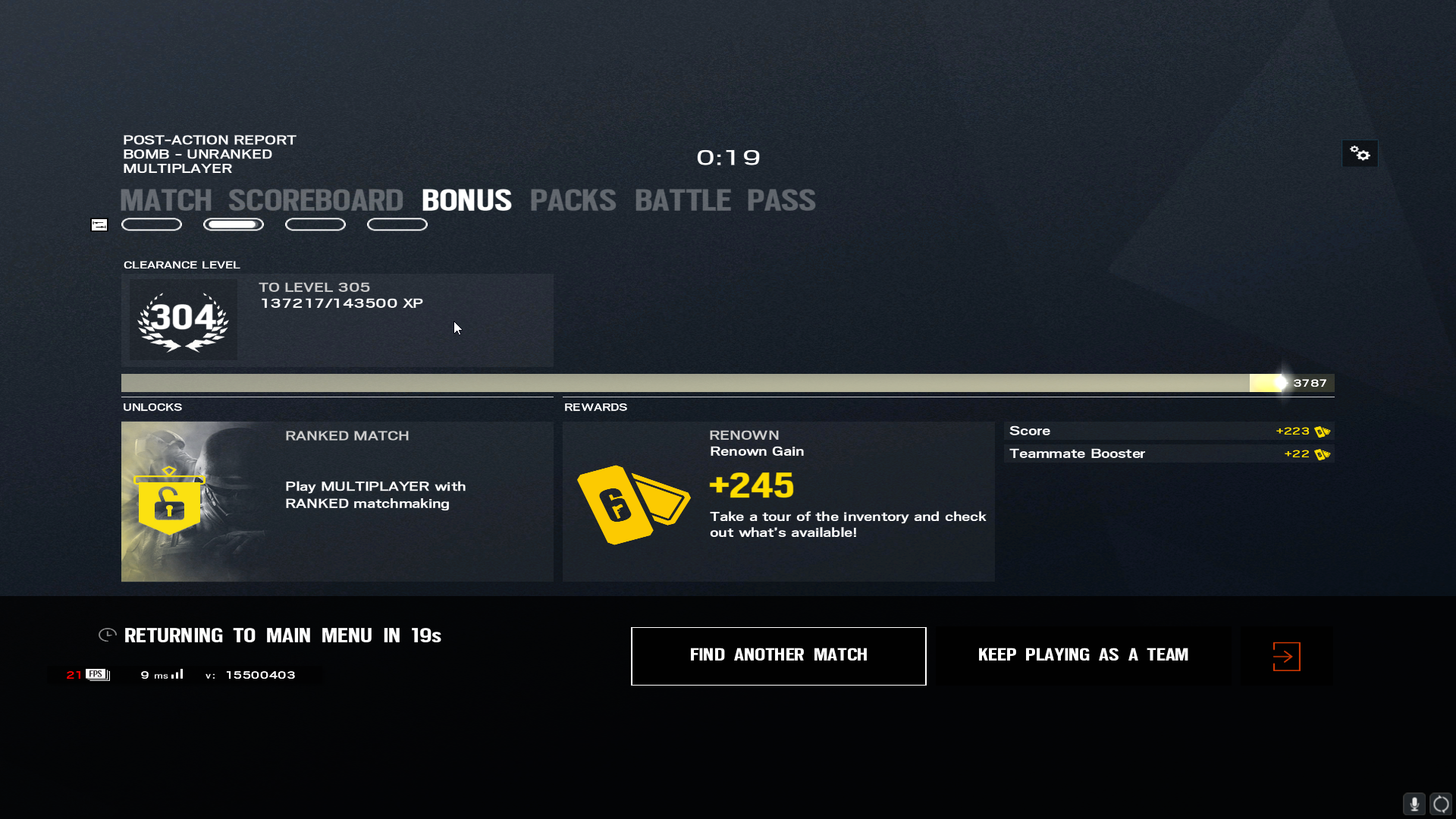Viewport: 1456px width, 819px height.
Task: Leave via the orange exit icon
Action: (x=1286, y=656)
